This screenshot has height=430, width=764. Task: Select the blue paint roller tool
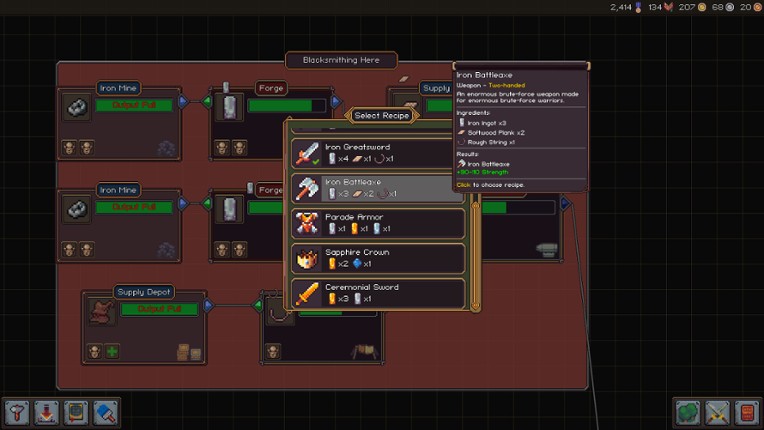coord(105,412)
